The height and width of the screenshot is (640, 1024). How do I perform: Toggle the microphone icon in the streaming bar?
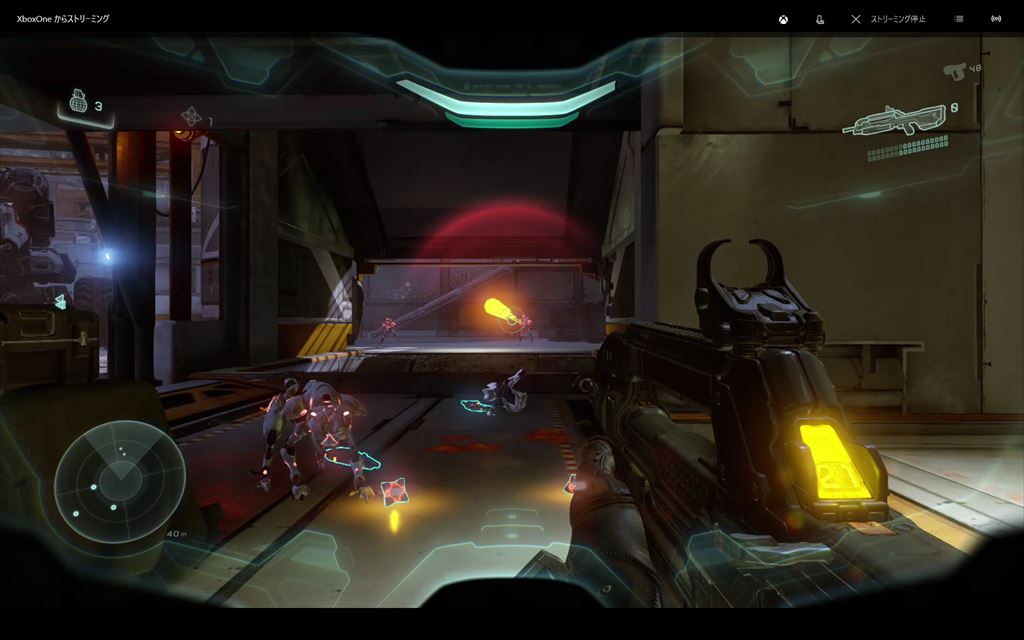coord(820,19)
